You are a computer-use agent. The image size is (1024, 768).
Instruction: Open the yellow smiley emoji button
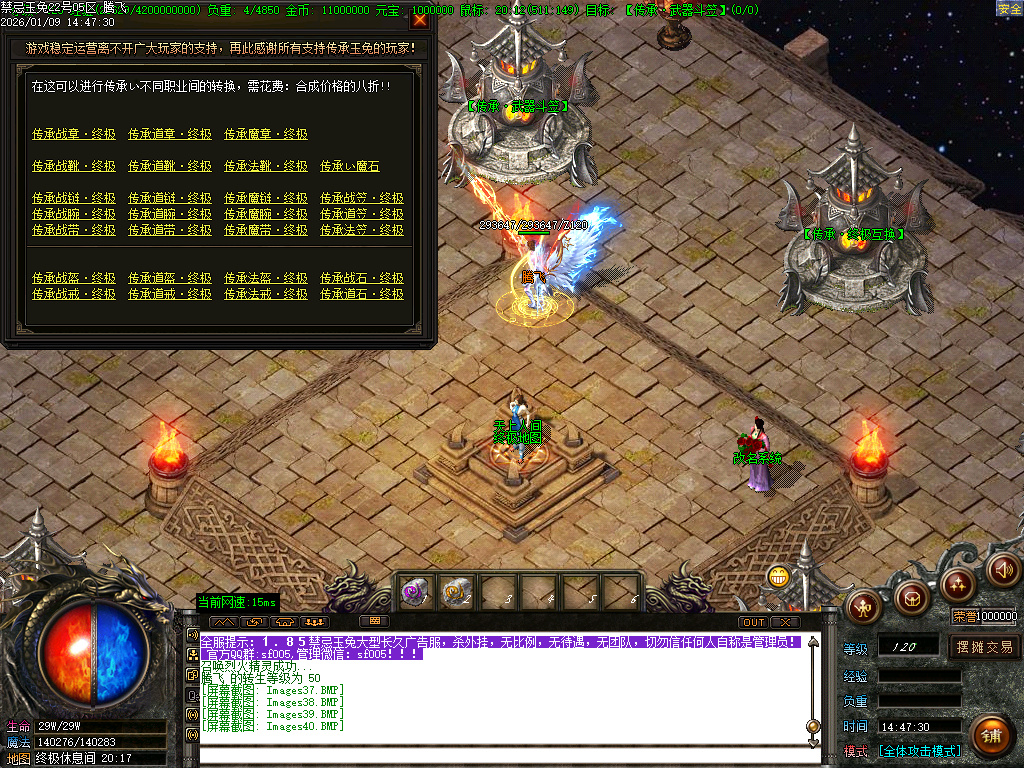pyautogui.click(x=779, y=576)
